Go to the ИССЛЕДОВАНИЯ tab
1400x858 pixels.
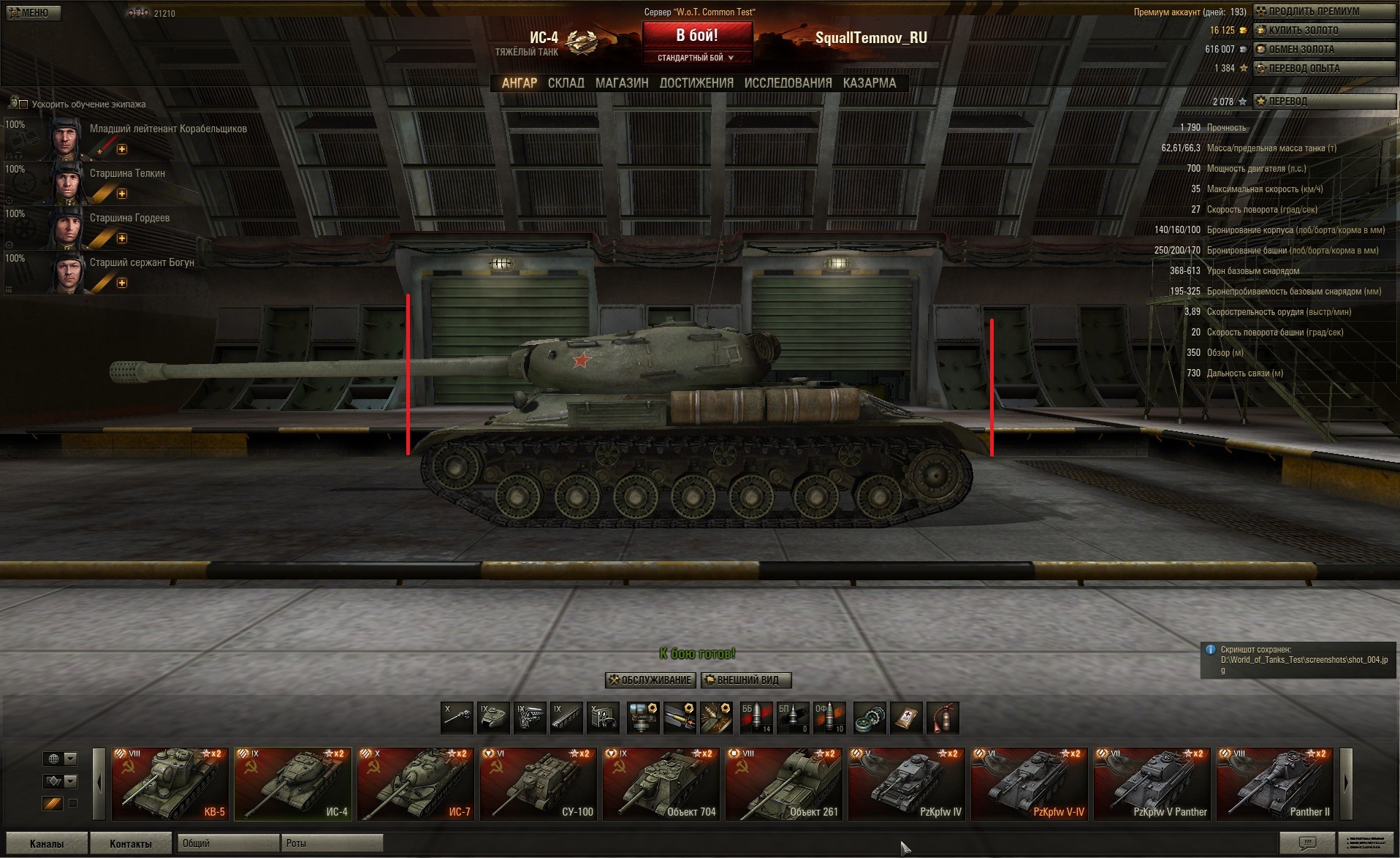tap(788, 83)
